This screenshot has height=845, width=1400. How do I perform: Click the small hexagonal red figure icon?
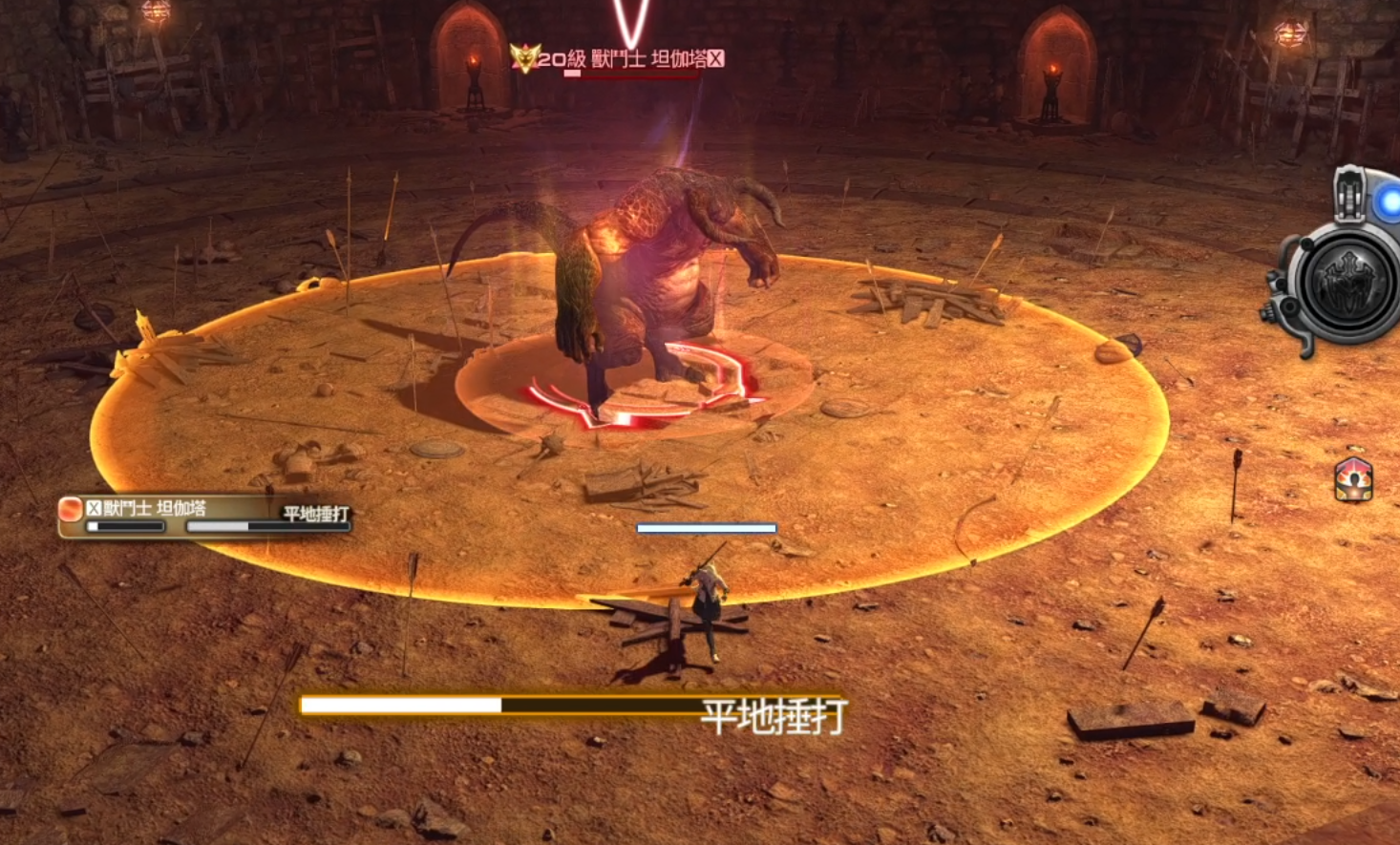click(1353, 479)
